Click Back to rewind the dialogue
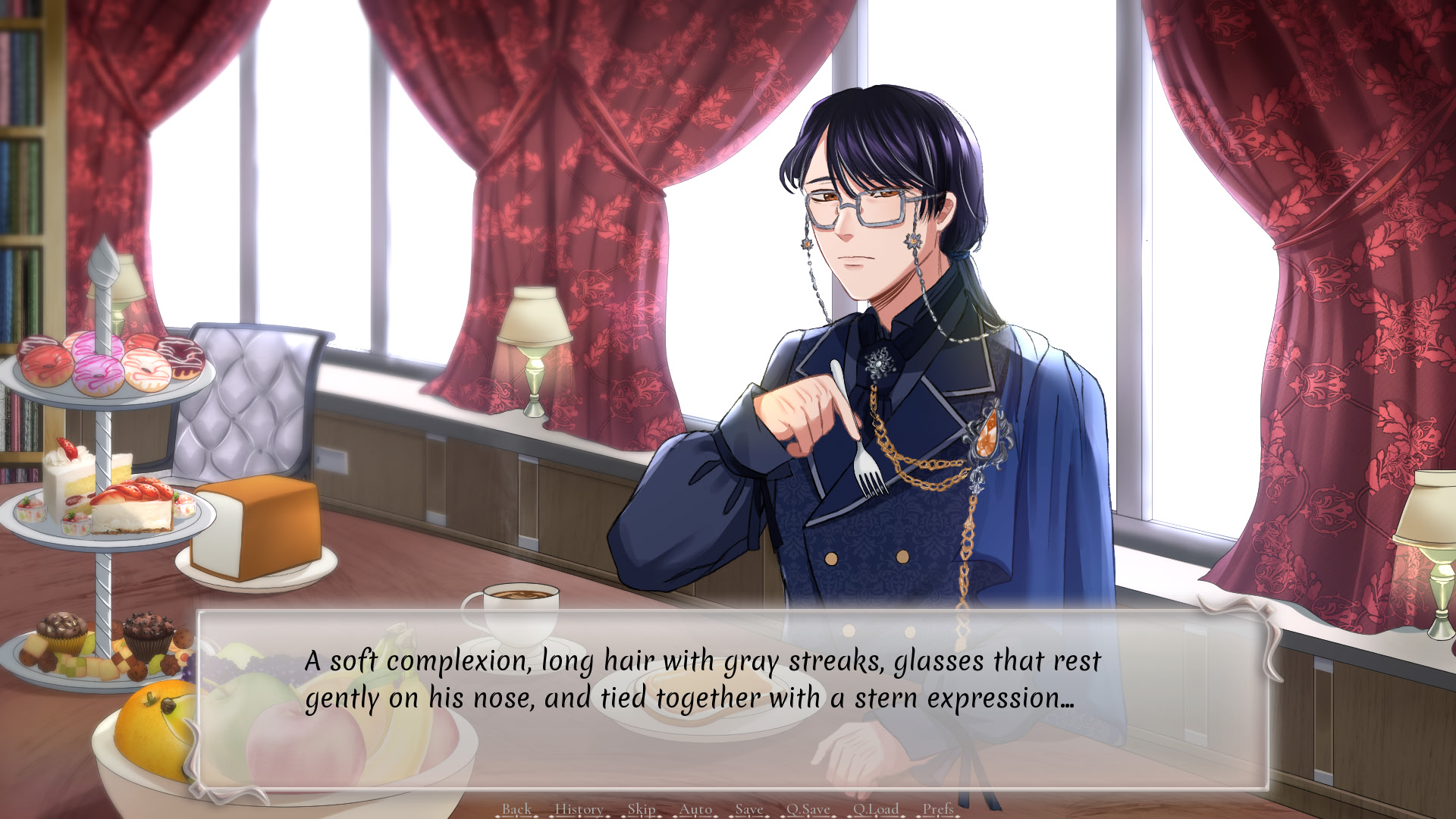Viewport: 1456px width, 819px height. (517, 809)
